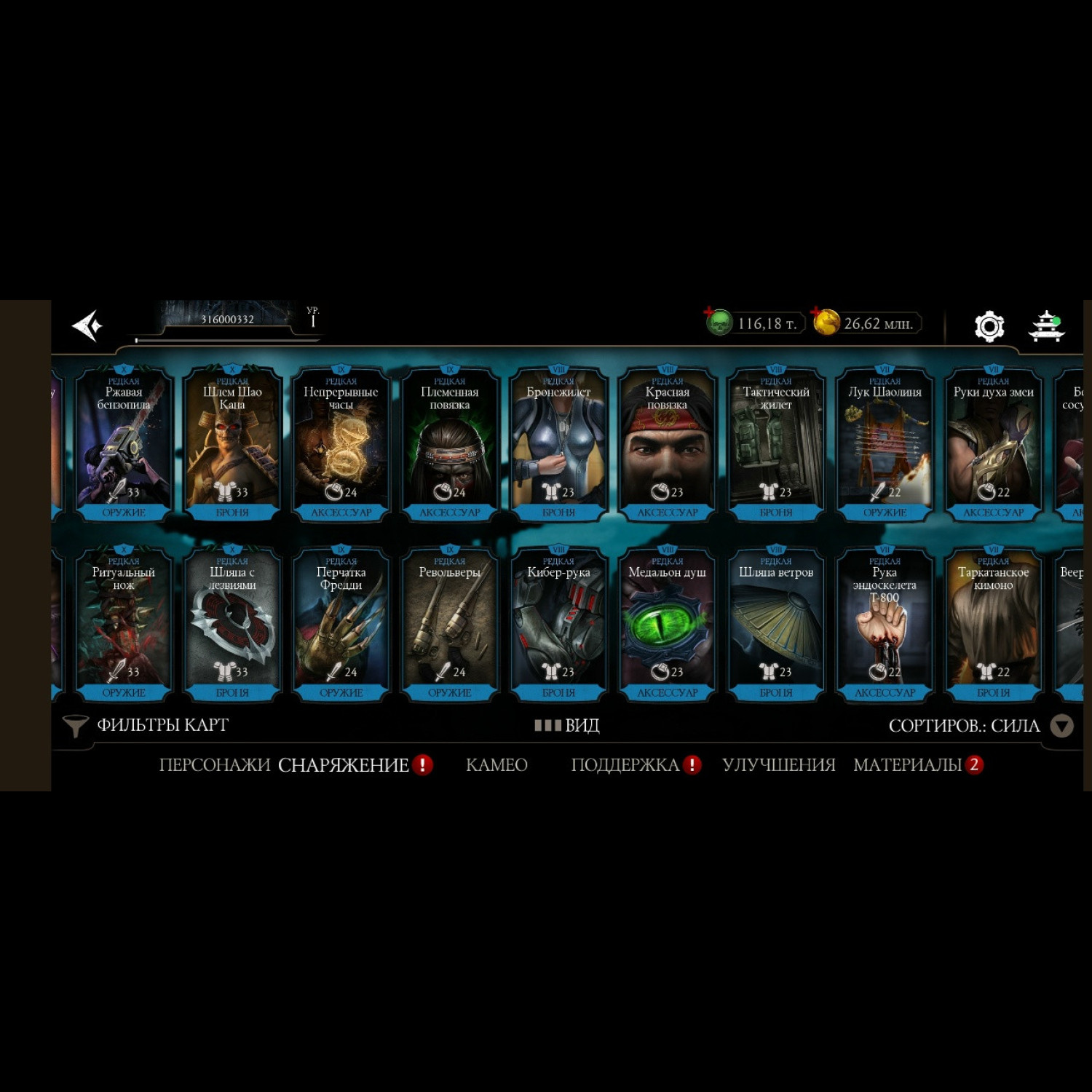Open the Материалы tab

[908, 765]
